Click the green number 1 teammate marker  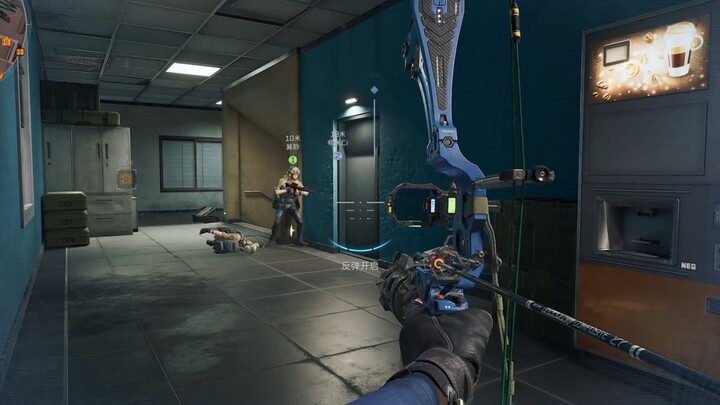tap(293, 159)
